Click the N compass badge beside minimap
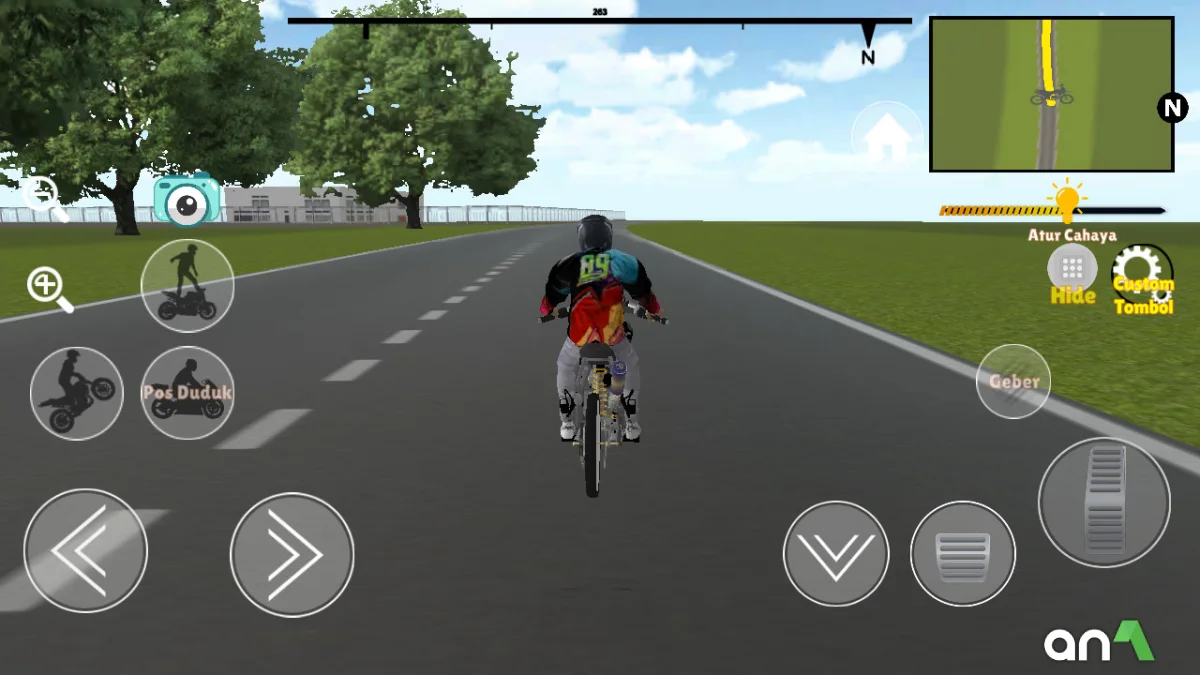The height and width of the screenshot is (675, 1200). [x=1172, y=107]
